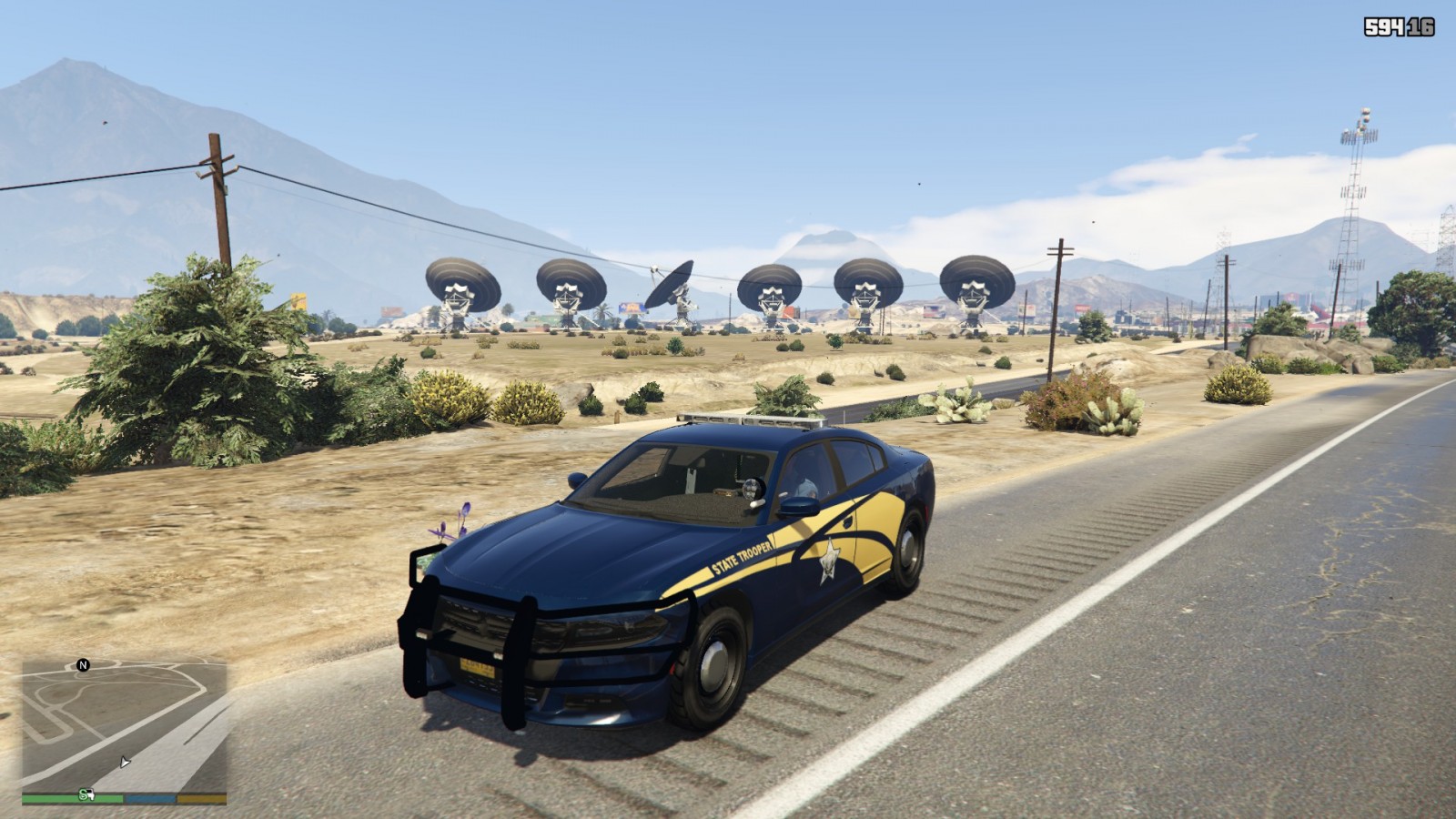Image resolution: width=1456 pixels, height=819 pixels.
Task: Click the STATE TROOPER text on the car
Action: click(741, 557)
